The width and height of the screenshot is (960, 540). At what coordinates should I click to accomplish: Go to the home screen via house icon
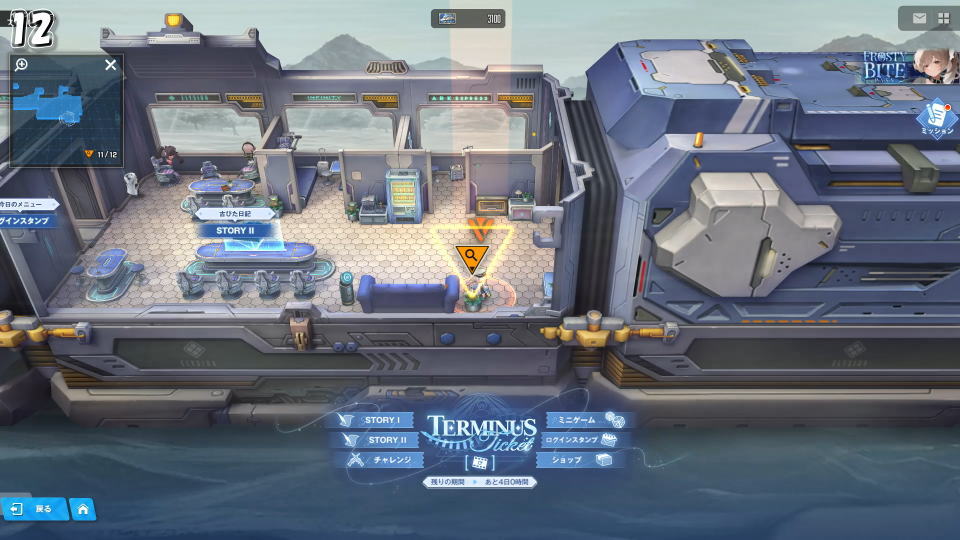(x=83, y=509)
